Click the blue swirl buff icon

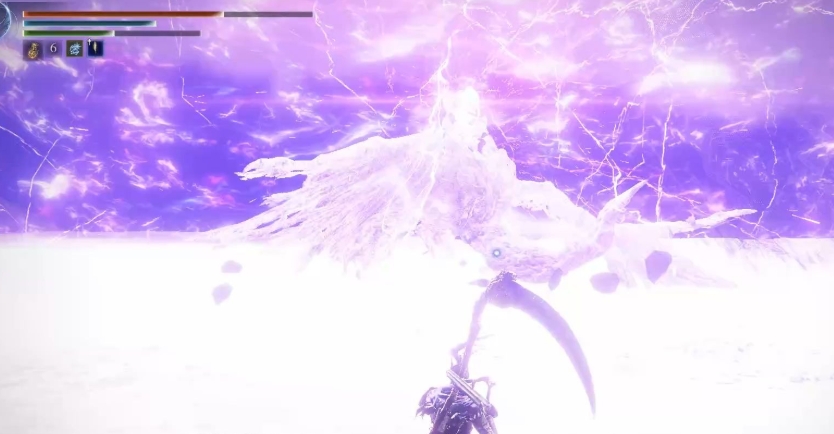point(74,48)
